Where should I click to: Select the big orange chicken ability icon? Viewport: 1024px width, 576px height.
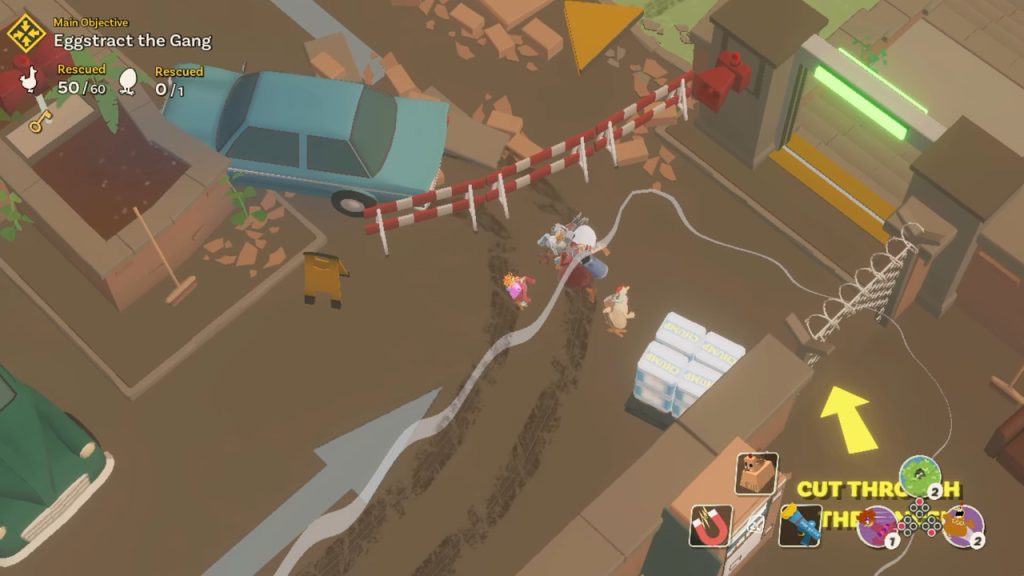click(963, 526)
